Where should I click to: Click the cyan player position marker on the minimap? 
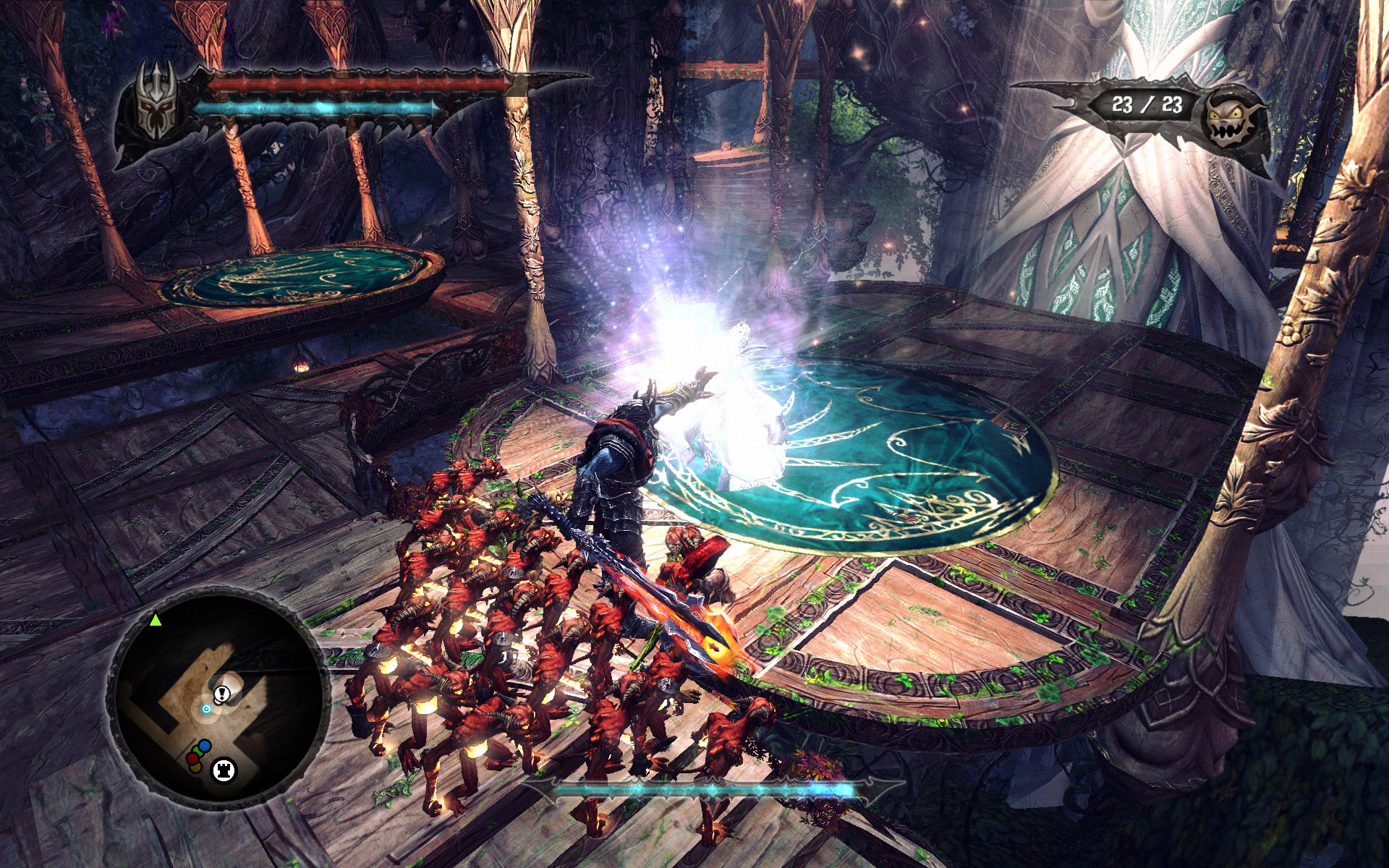207,709
